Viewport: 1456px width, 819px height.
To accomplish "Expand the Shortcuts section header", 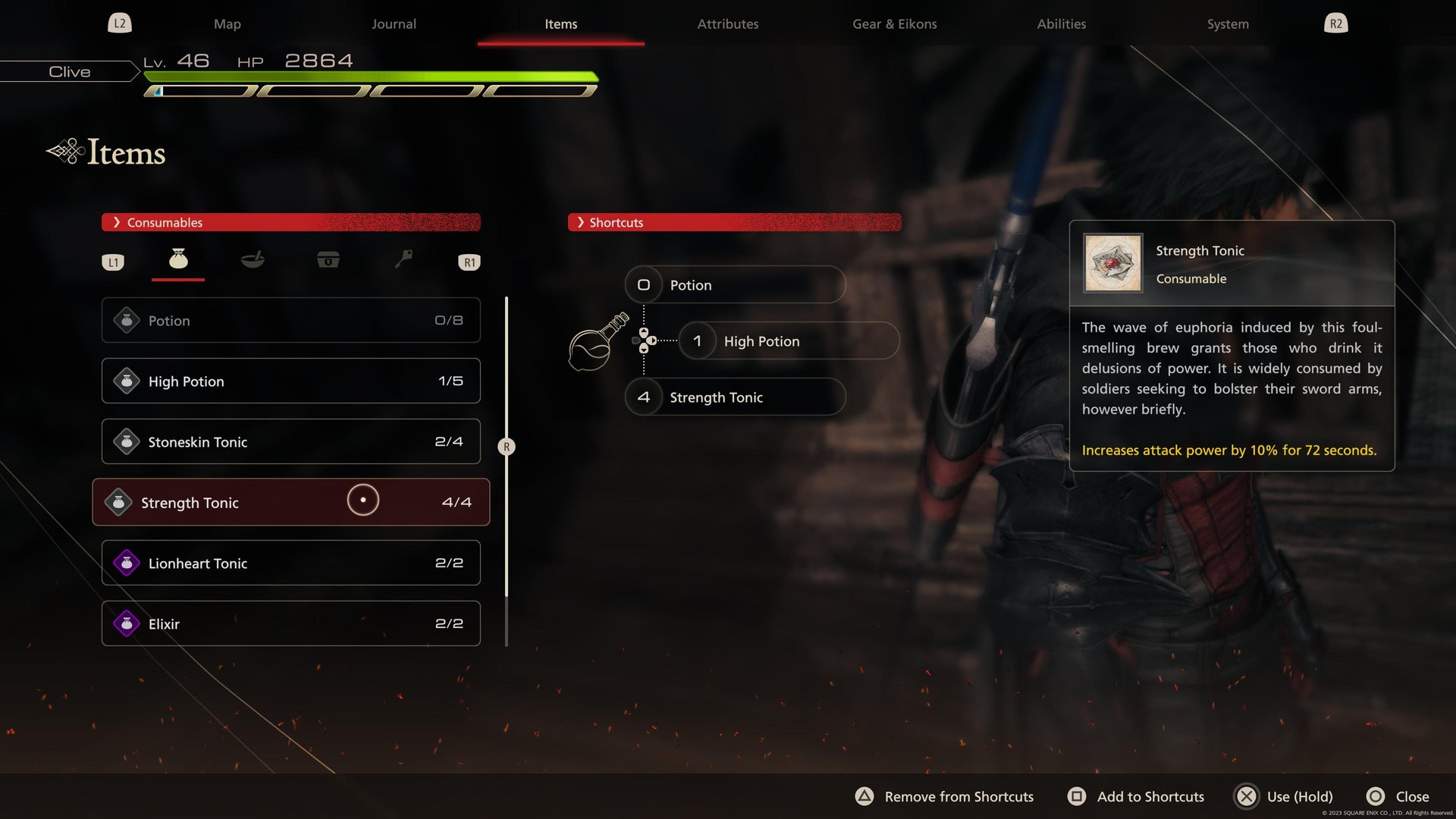I will 736,222.
